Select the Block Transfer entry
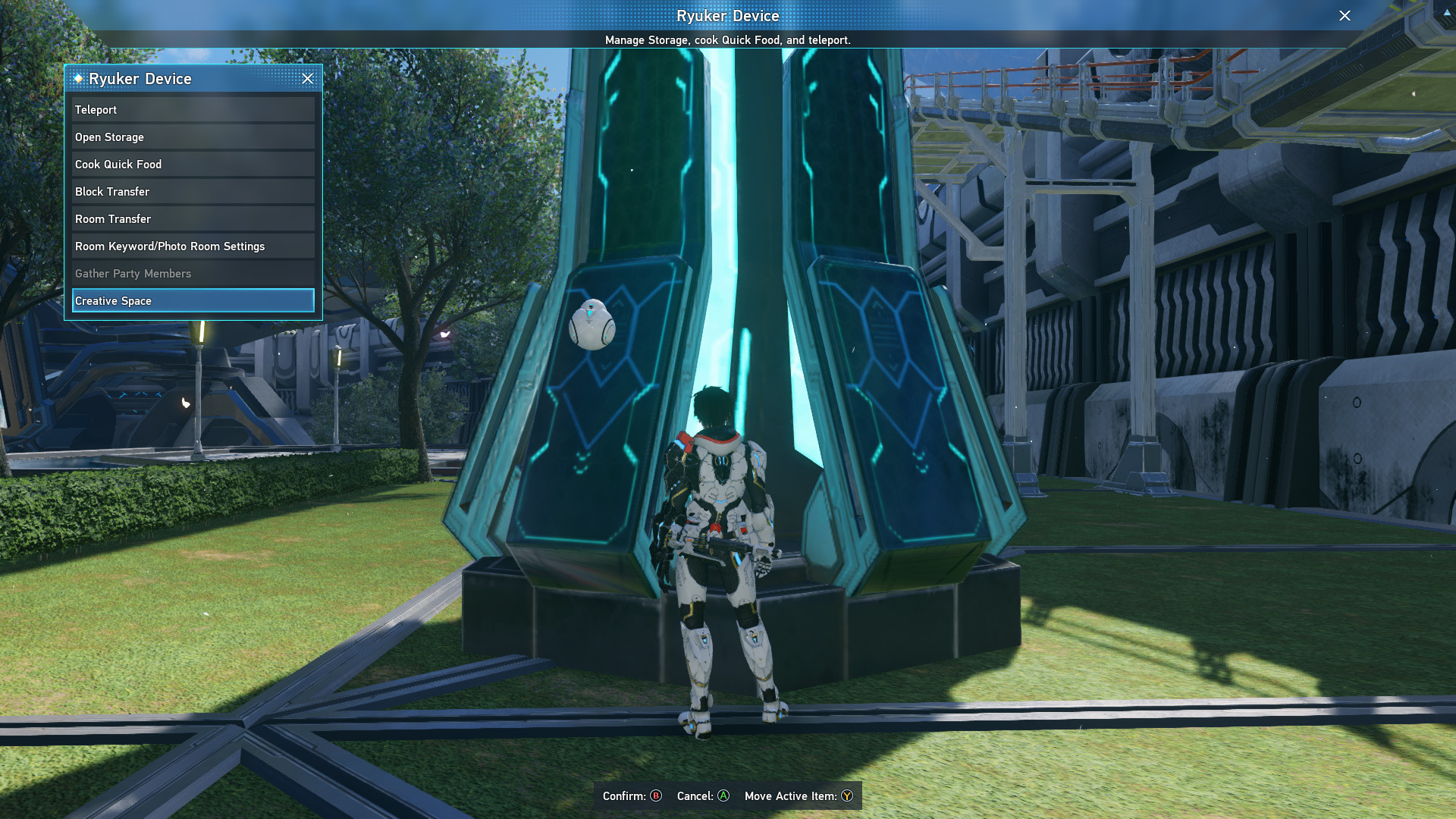The image size is (1456, 819). point(193,192)
